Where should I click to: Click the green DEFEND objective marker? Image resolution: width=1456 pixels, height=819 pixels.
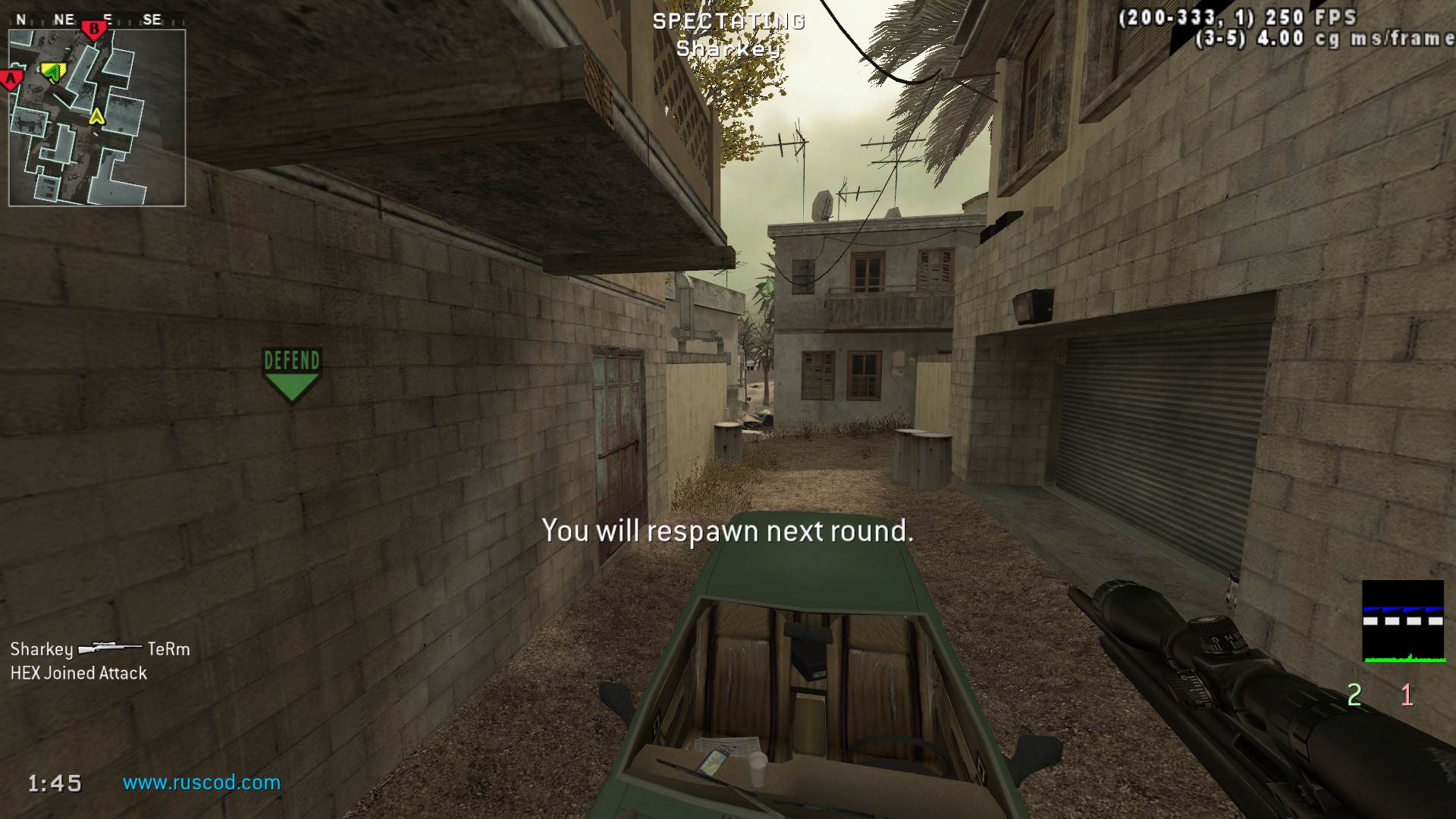pyautogui.click(x=292, y=374)
